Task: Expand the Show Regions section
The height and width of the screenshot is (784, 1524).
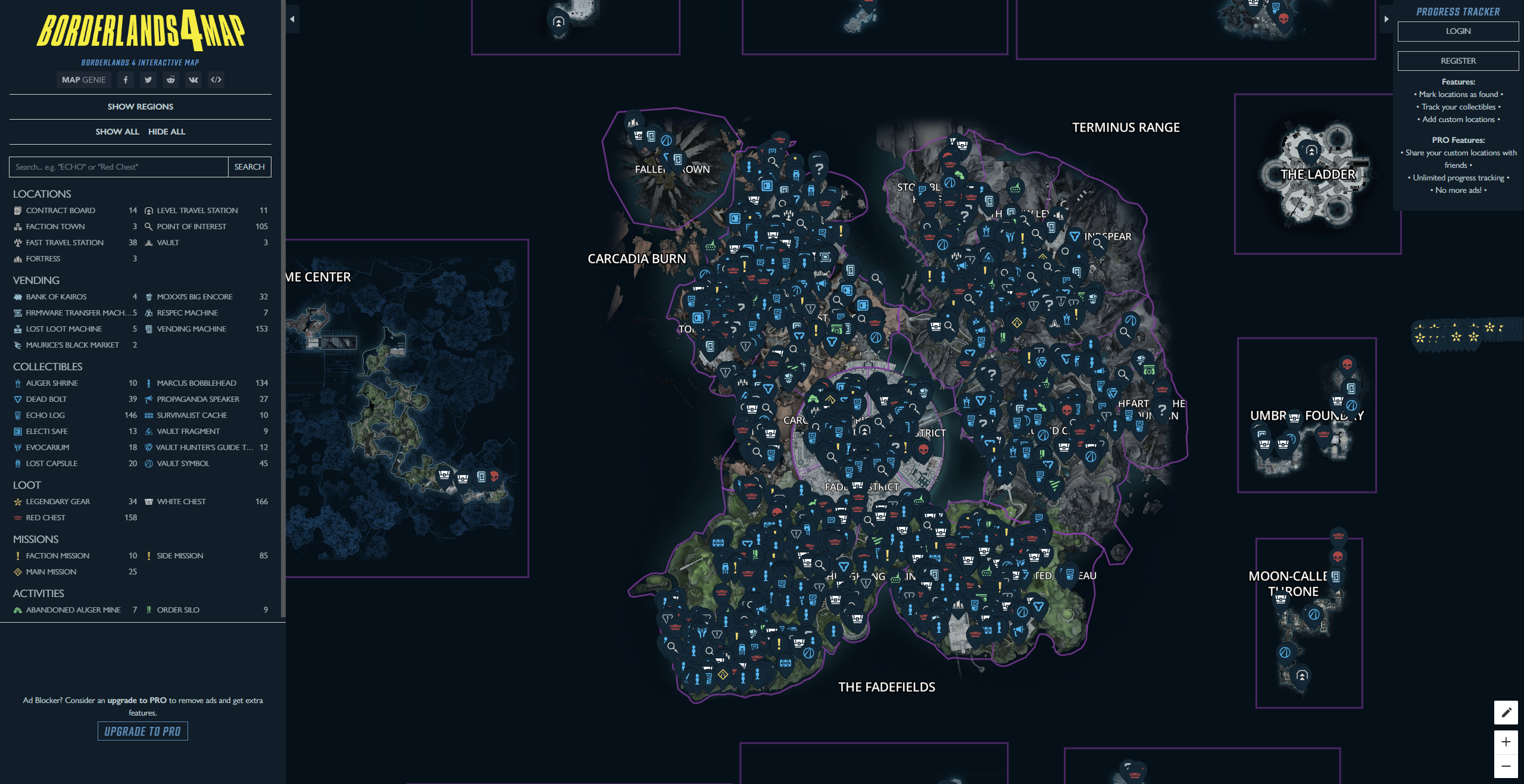Action: pos(140,107)
